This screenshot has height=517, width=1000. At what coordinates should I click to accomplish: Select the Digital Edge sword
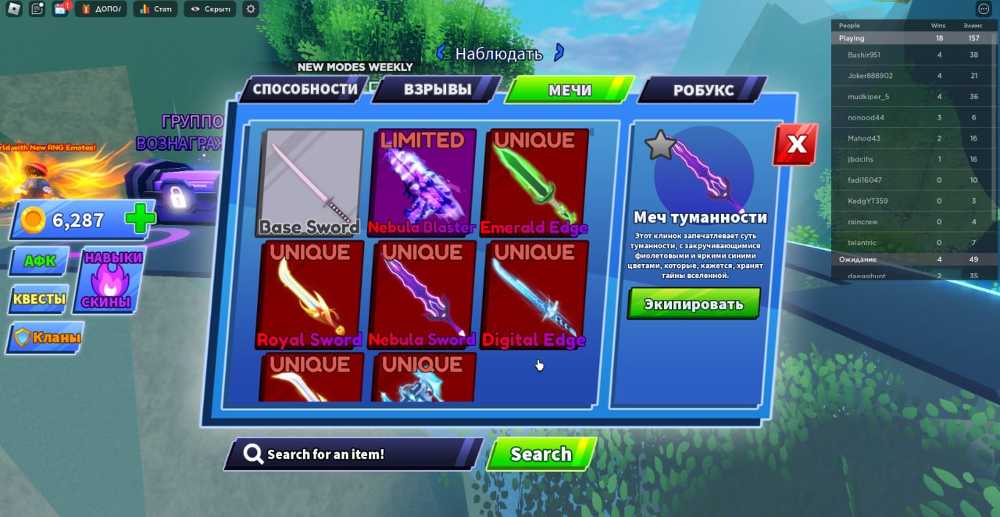pos(534,295)
